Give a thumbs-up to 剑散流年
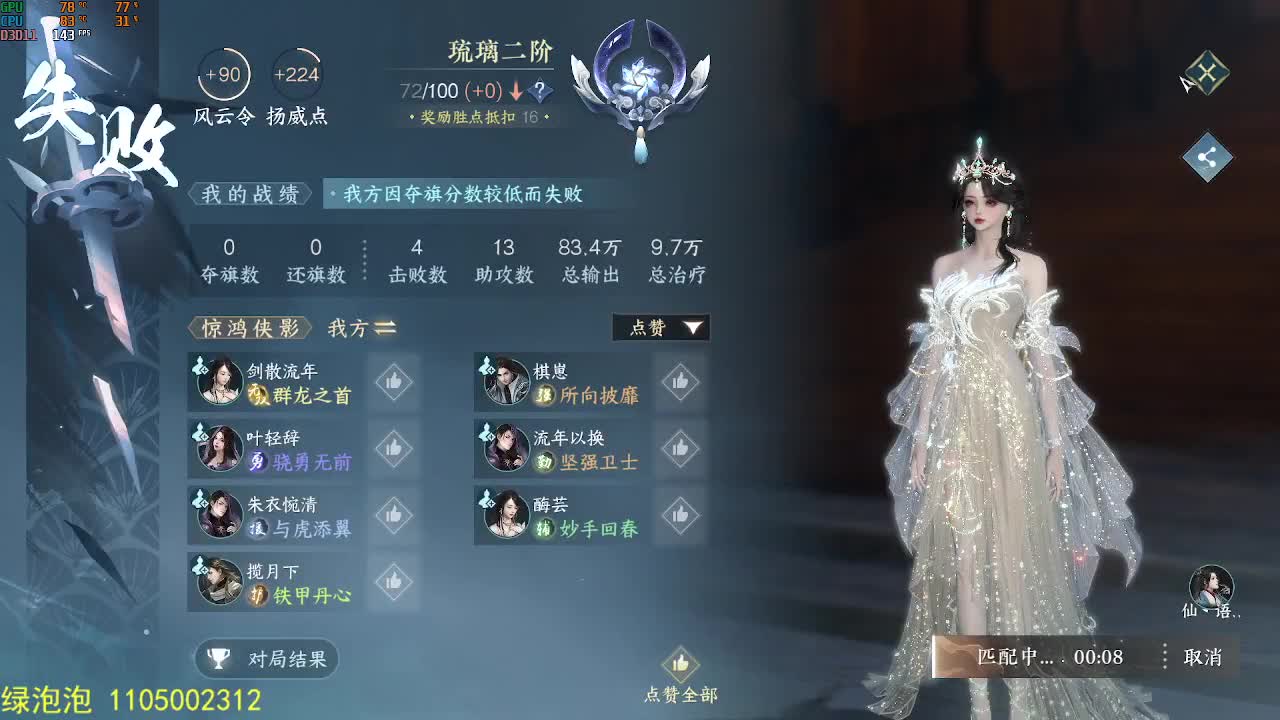The image size is (1280, 720). coord(393,380)
